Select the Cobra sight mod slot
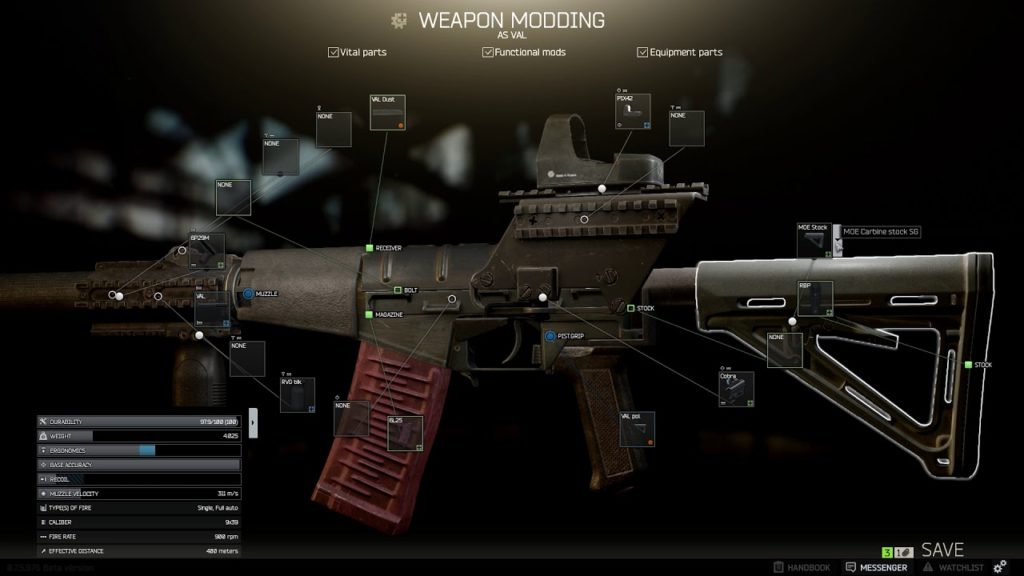The height and width of the screenshot is (576, 1024). [x=737, y=389]
